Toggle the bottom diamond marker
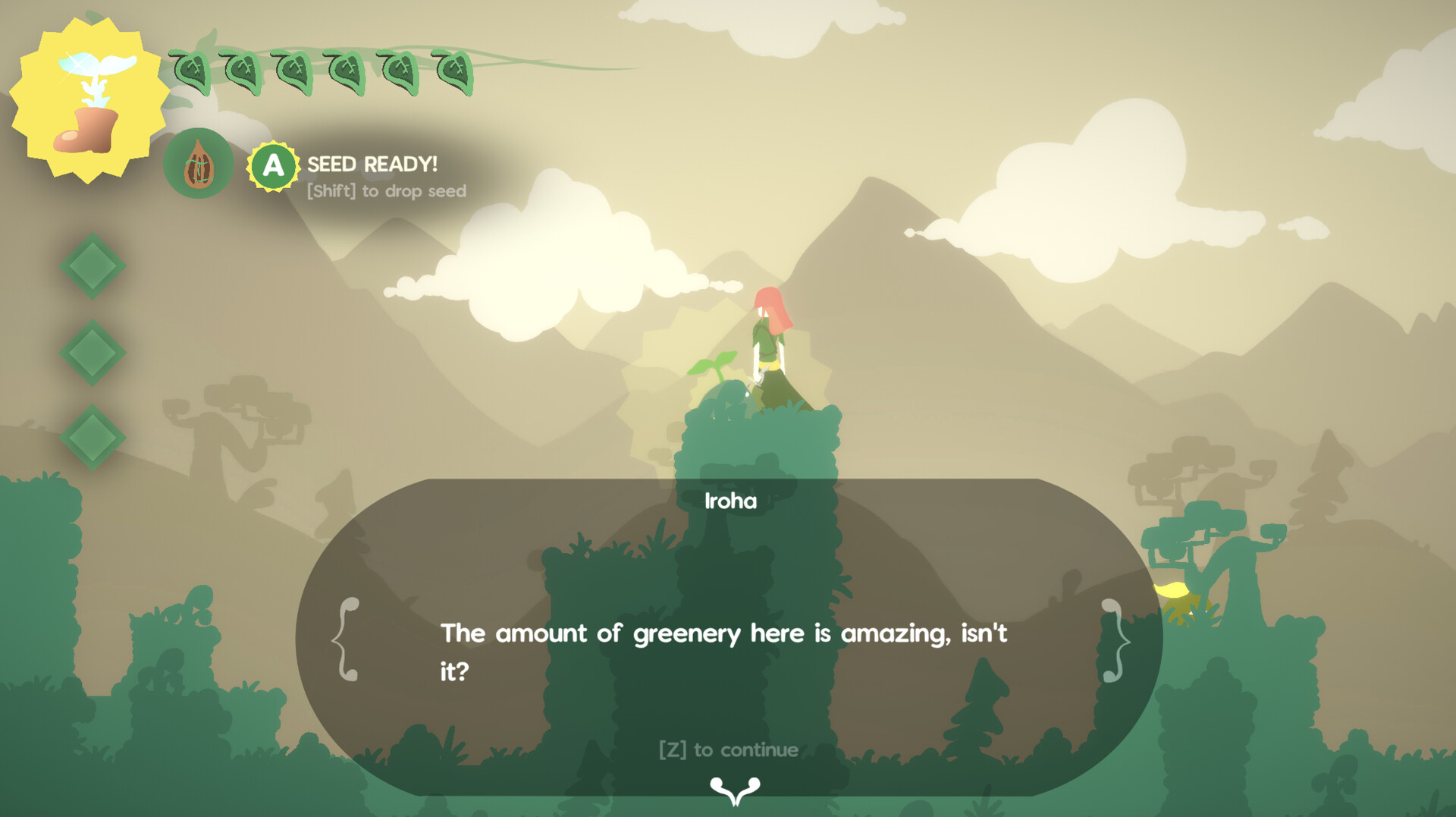This screenshot has height=817, width=1456. (x=93, y=438)
